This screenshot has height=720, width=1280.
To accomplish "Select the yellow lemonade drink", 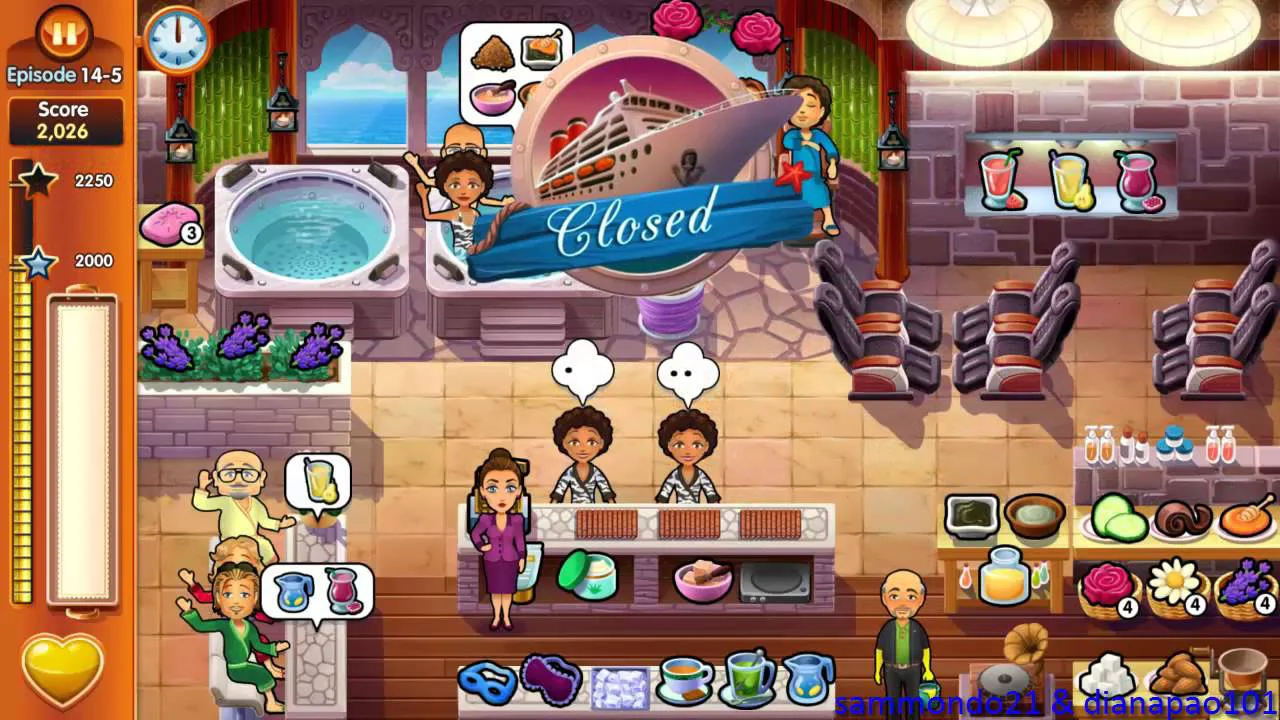I will pos(1070,181).
